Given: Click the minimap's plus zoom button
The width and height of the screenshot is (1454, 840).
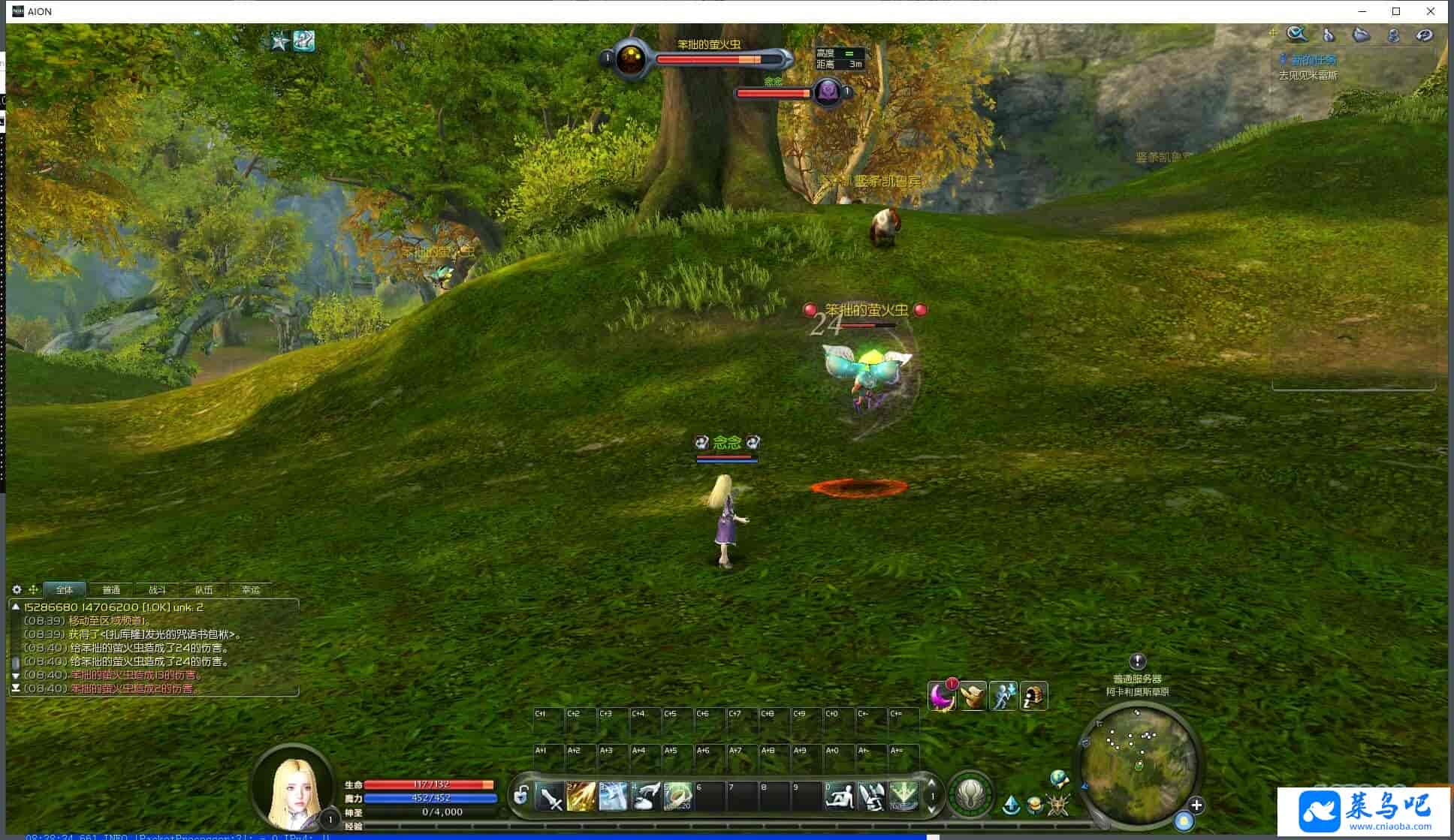Looking at the screenshot, I should pyautogui.click(x=1196, y=805).
